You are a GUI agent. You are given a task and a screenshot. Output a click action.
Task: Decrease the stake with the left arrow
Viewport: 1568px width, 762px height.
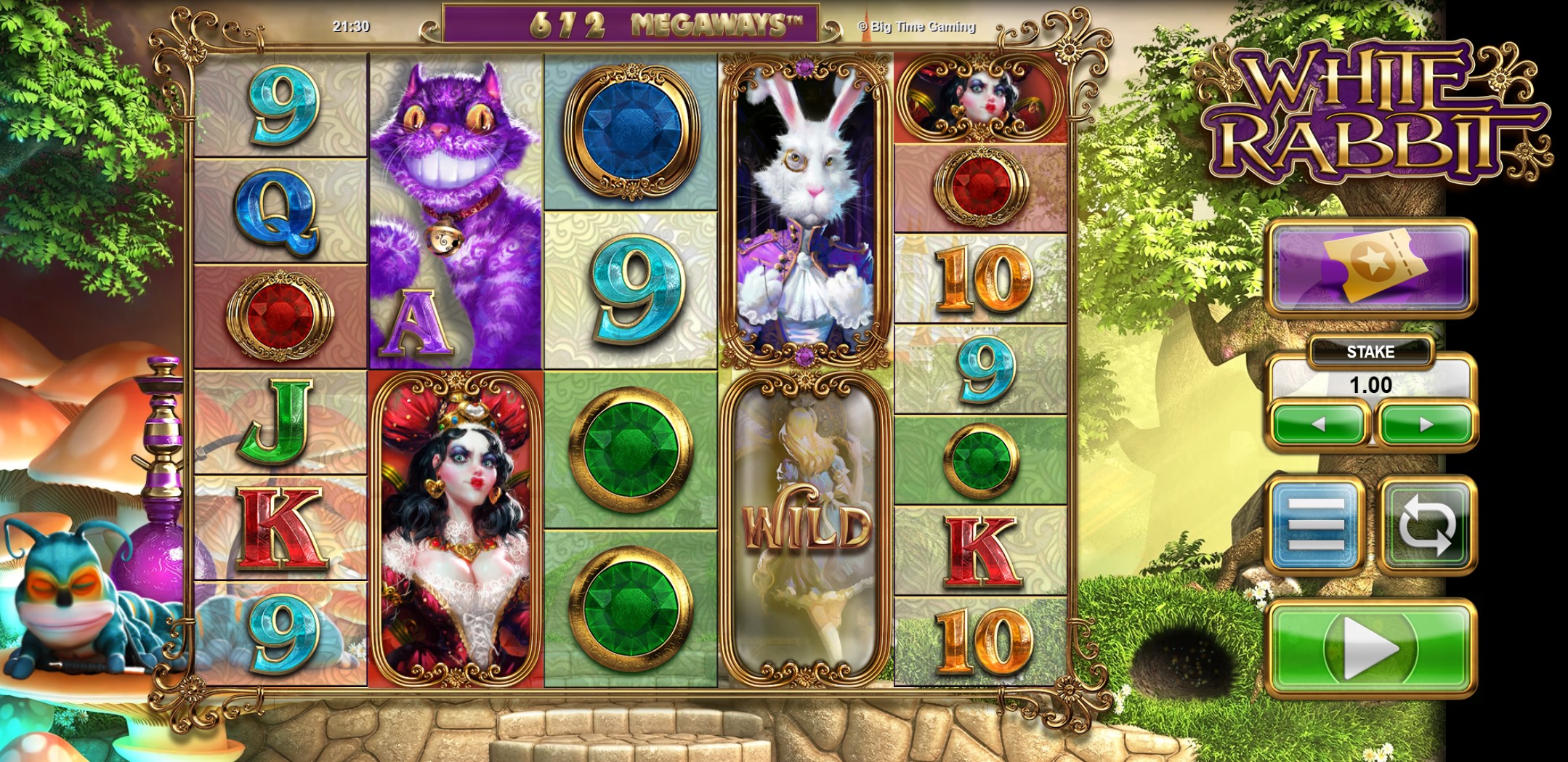point(1319,425)
